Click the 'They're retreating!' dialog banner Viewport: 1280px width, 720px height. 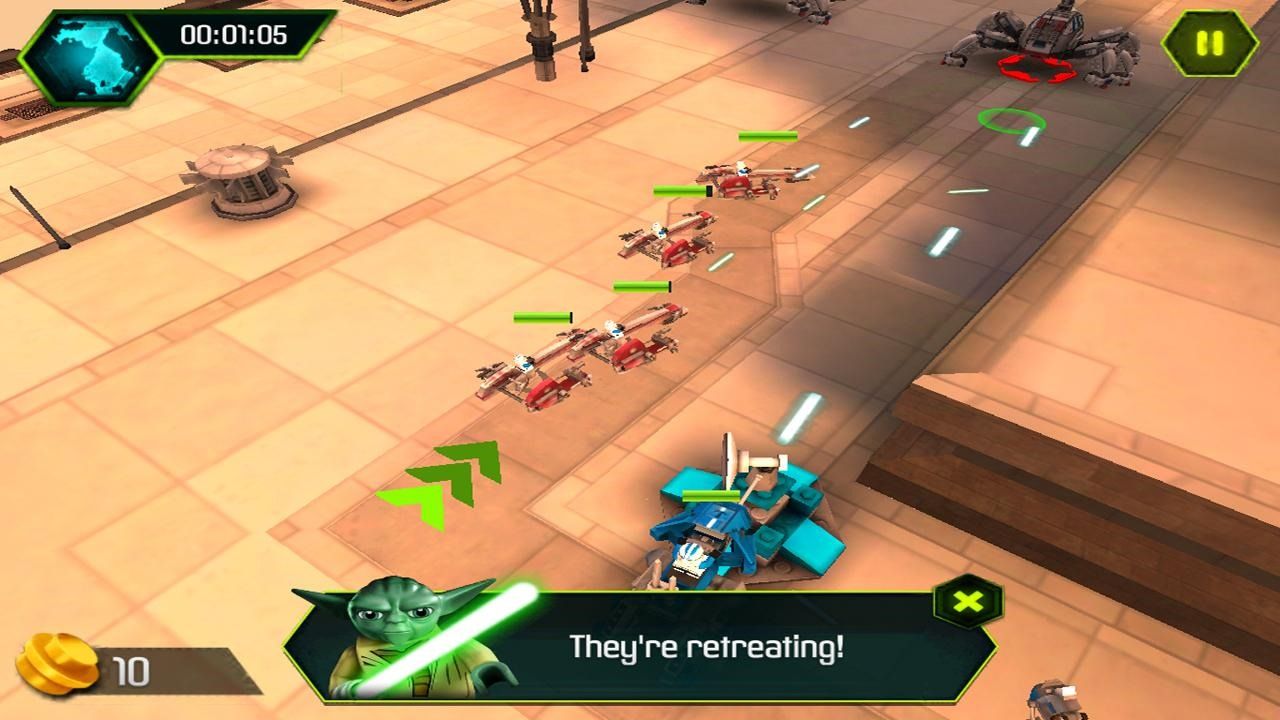point(707,648)
